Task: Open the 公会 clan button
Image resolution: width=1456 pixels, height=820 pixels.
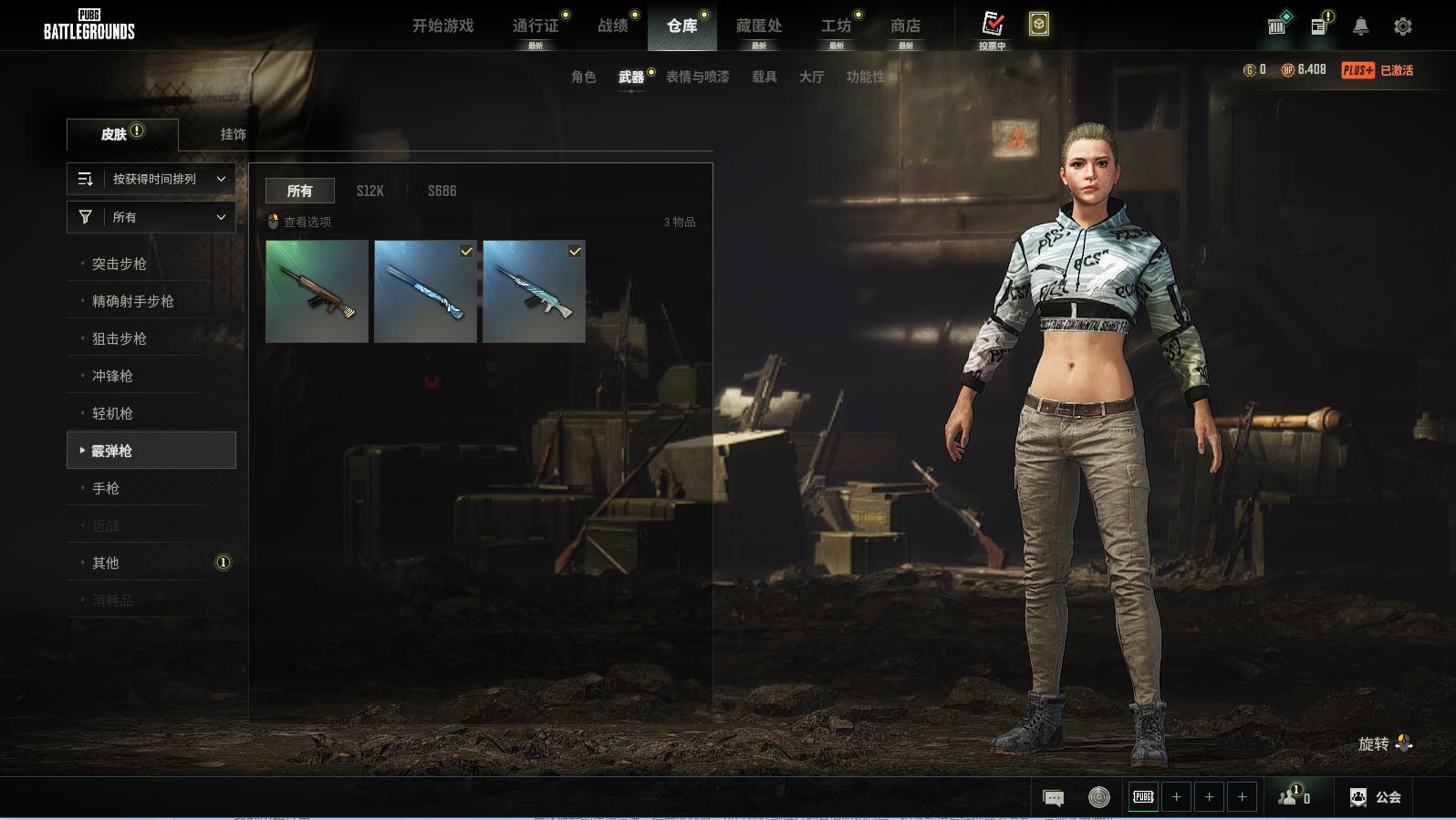Action: (1376, 797)
